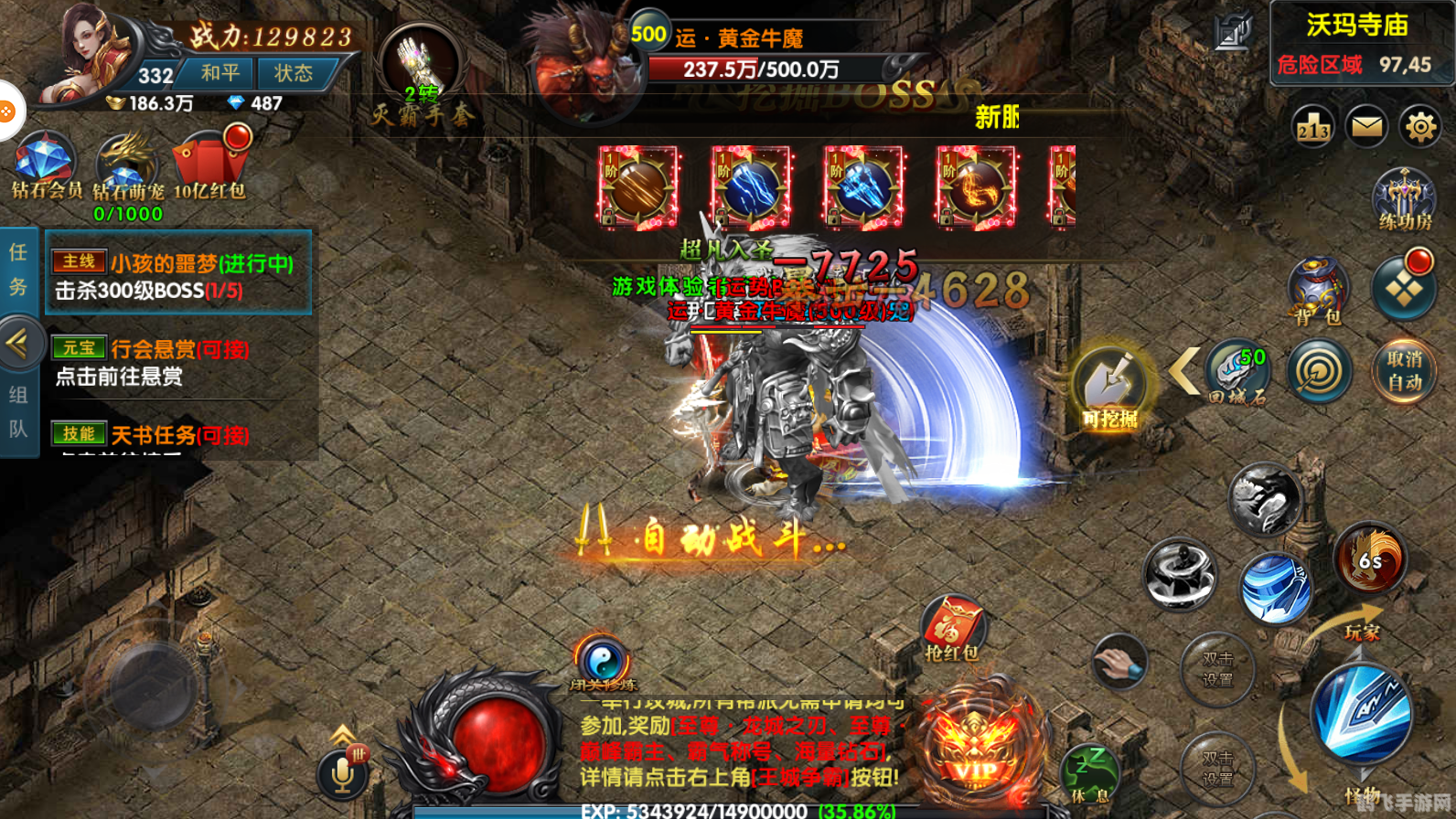Tap the microphone voice chat button

pyautogui.click(x=343, y=773)
